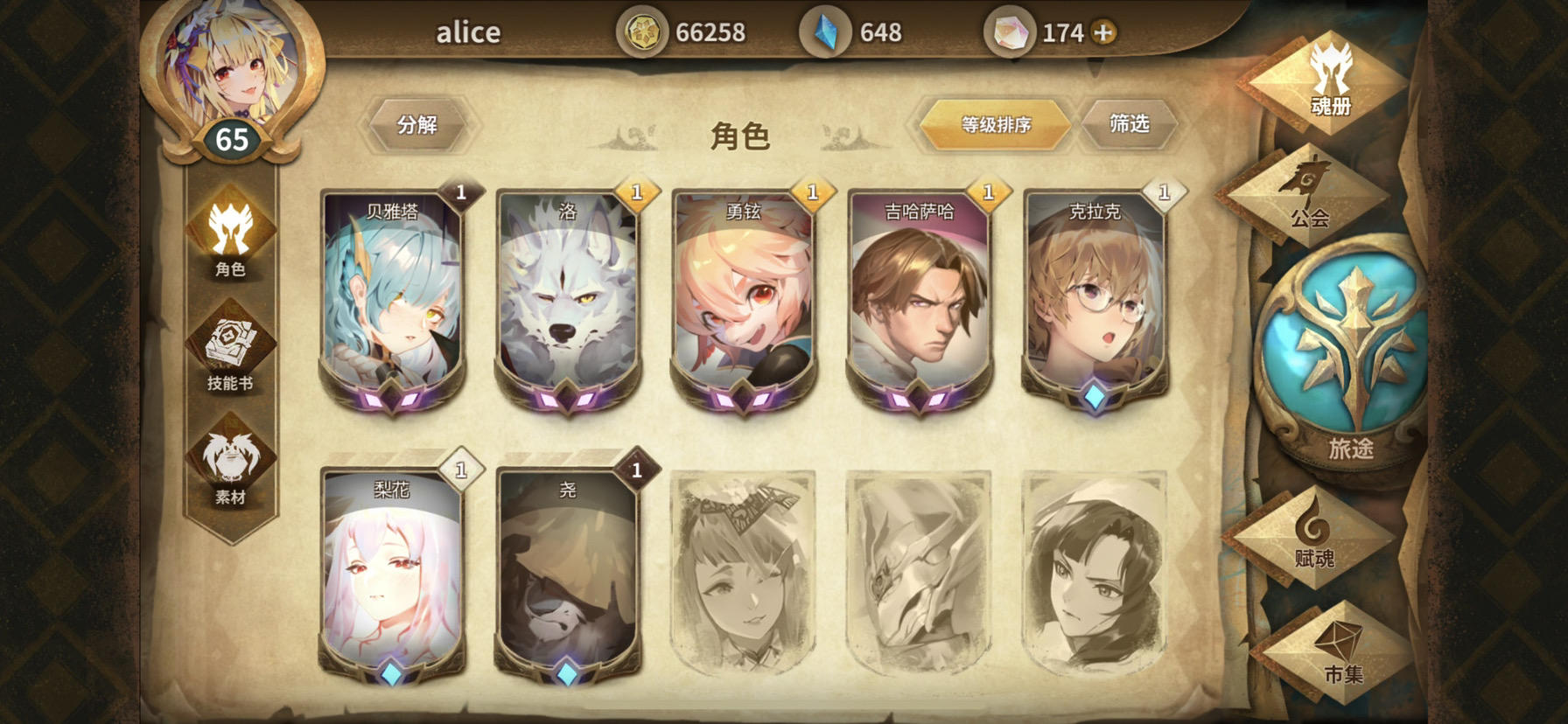The width and height of the screenshot is (1568, 724).
Task: Toggle the 筛选 filter option
Action: [x=1130, y=123]
